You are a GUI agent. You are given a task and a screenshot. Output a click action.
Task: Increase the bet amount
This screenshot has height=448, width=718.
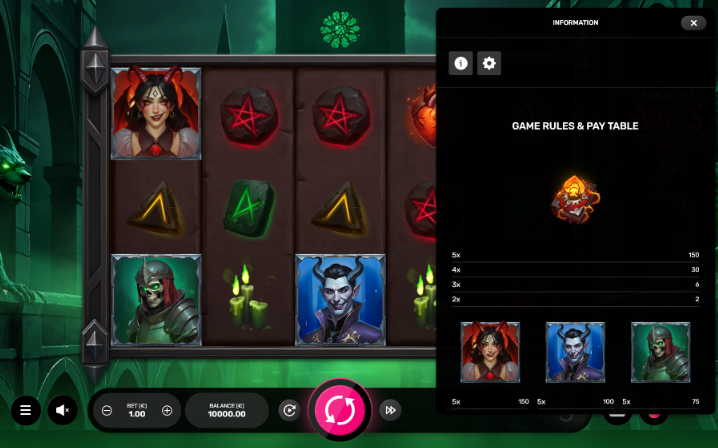tap(167, 410)
